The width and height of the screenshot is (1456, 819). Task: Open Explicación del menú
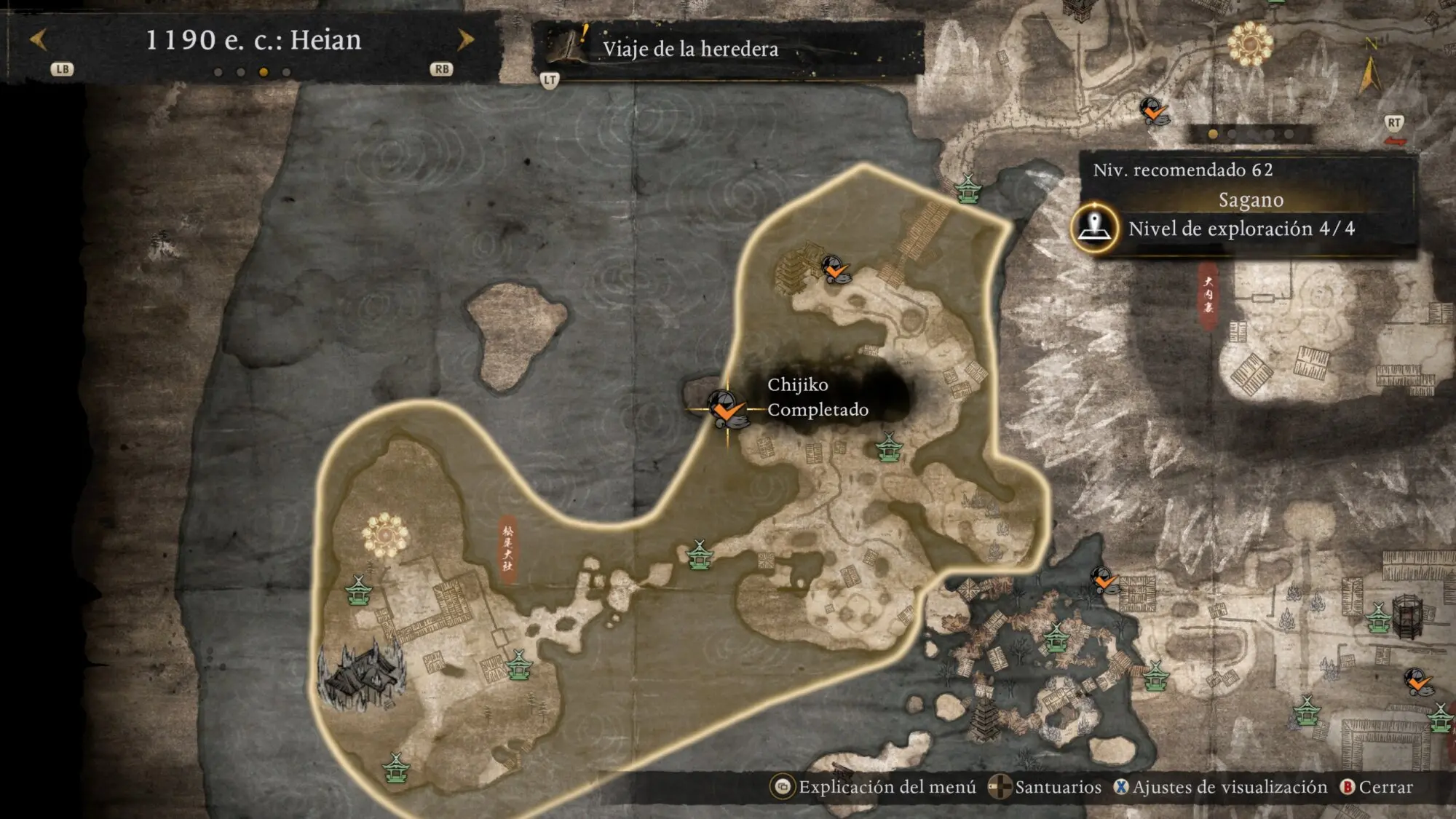point(874,787)
